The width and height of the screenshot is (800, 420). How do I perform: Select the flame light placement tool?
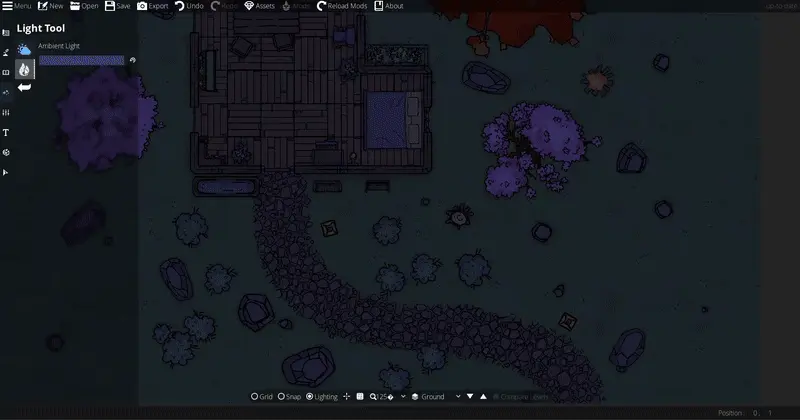[x=24, y=68]
